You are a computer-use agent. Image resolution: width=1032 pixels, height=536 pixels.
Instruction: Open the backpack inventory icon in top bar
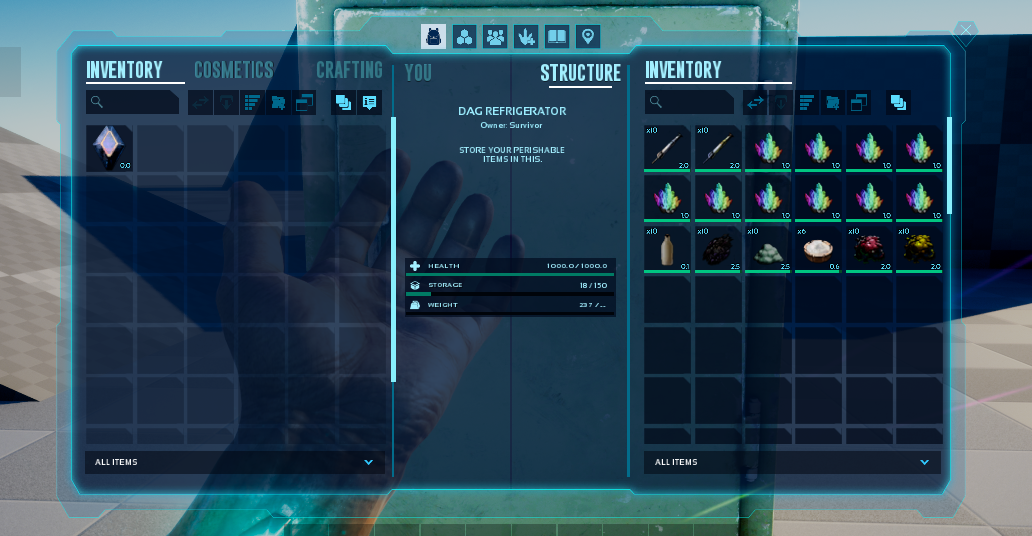[x=433, y=37]
